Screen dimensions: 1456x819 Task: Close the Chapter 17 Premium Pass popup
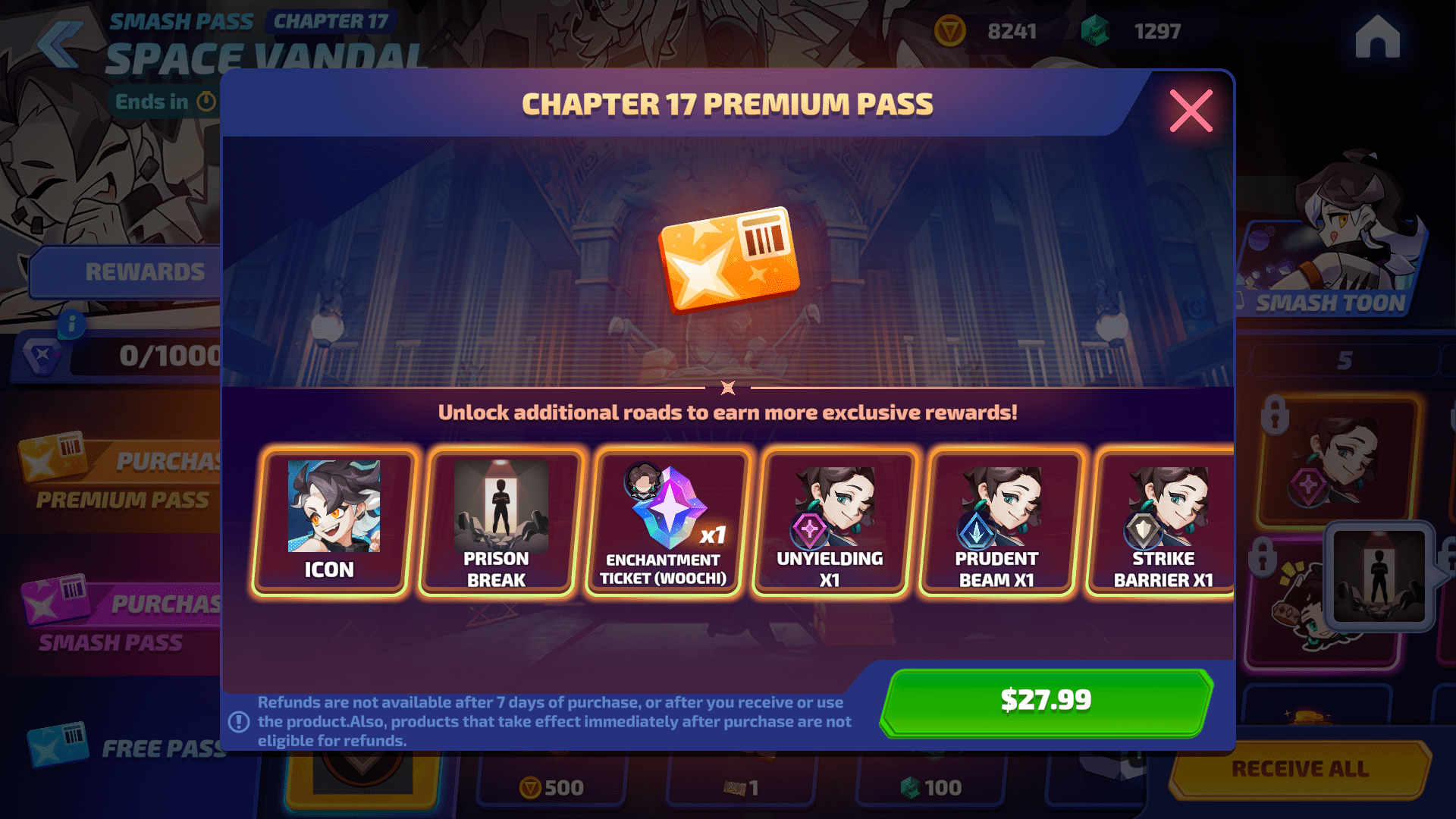pyautogui.click(x=1191, y=111)
